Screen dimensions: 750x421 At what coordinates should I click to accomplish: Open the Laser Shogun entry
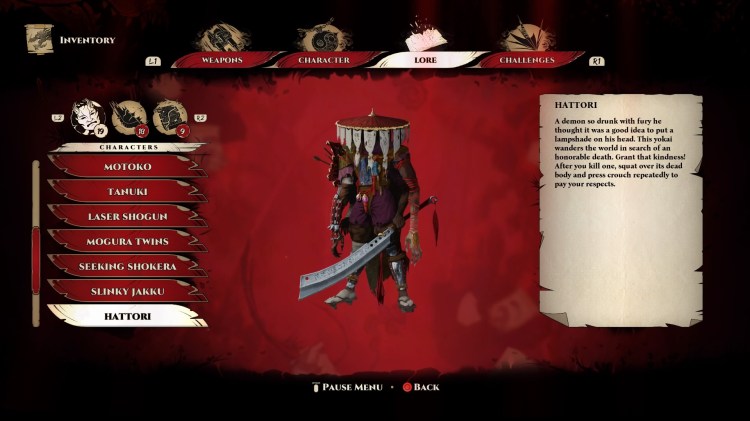(127, 216)
